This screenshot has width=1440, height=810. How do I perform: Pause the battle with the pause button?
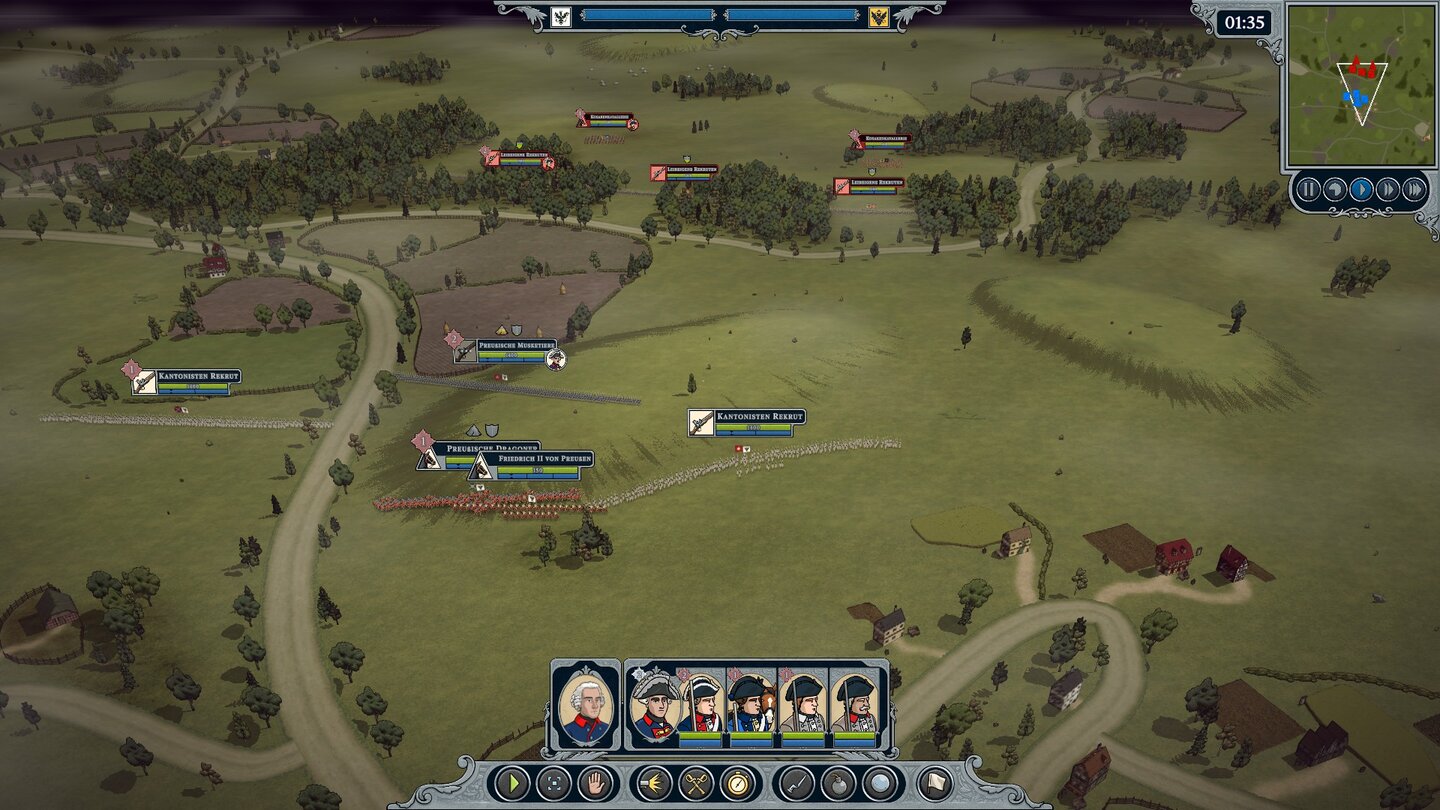1310,187
